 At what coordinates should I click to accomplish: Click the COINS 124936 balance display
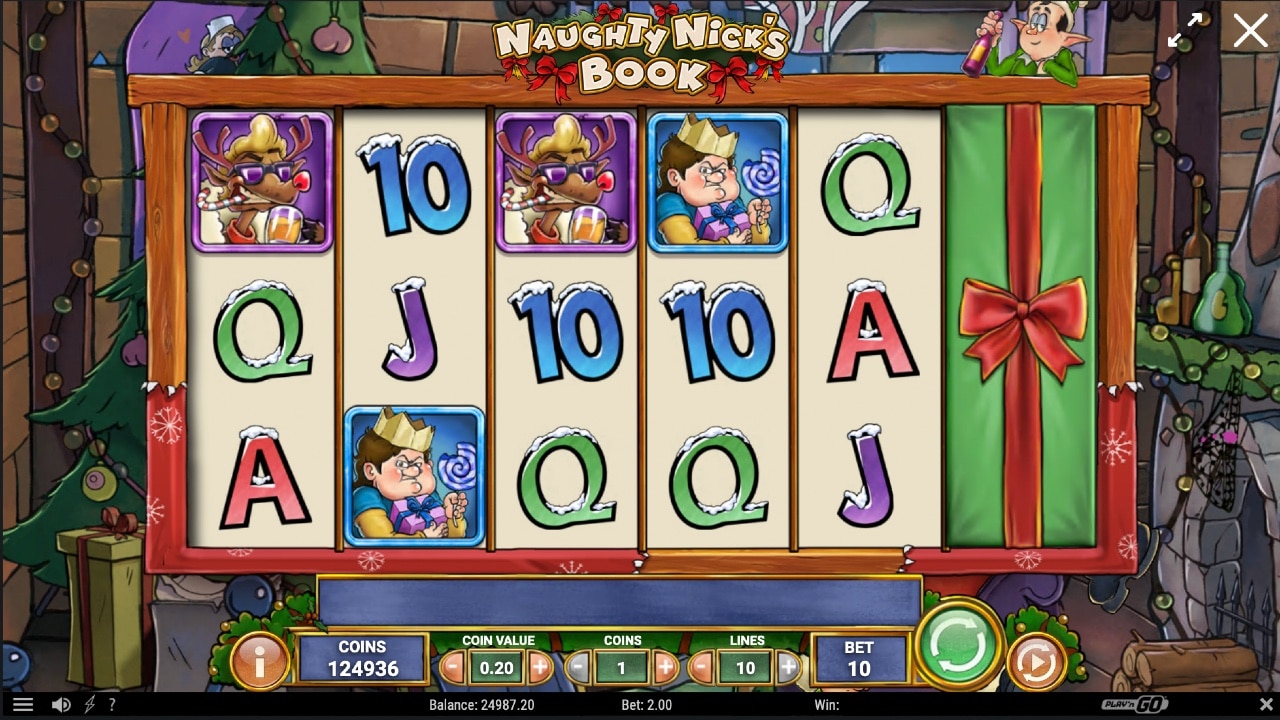361,657
